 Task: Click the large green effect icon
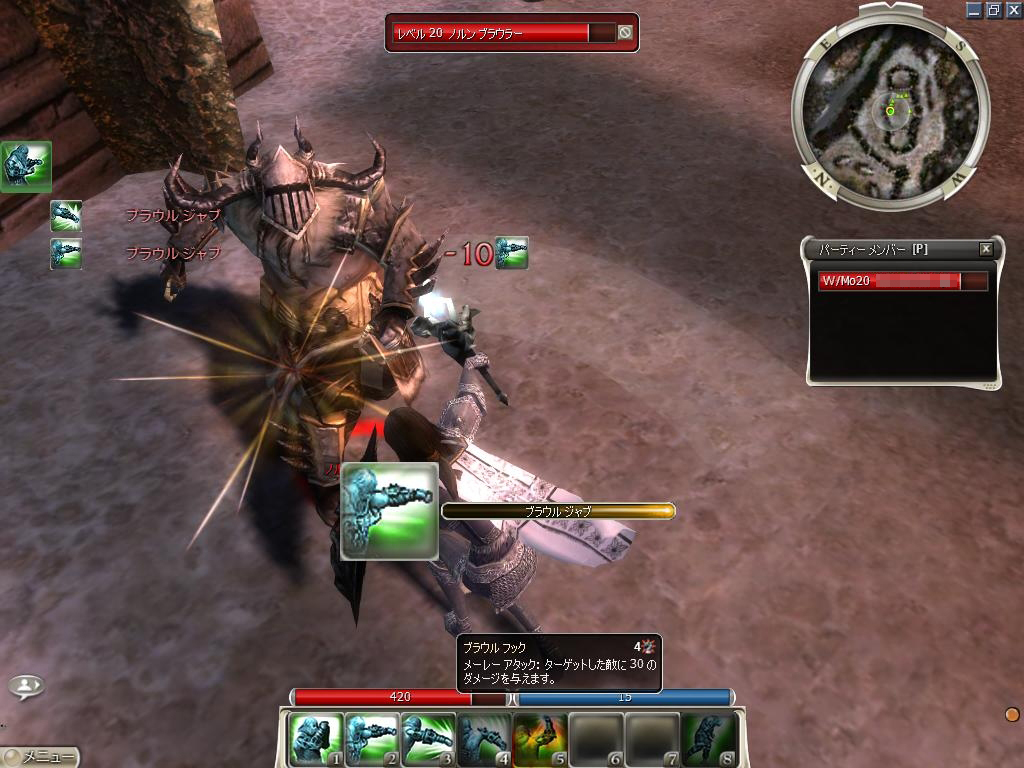[x=26, y=165]
